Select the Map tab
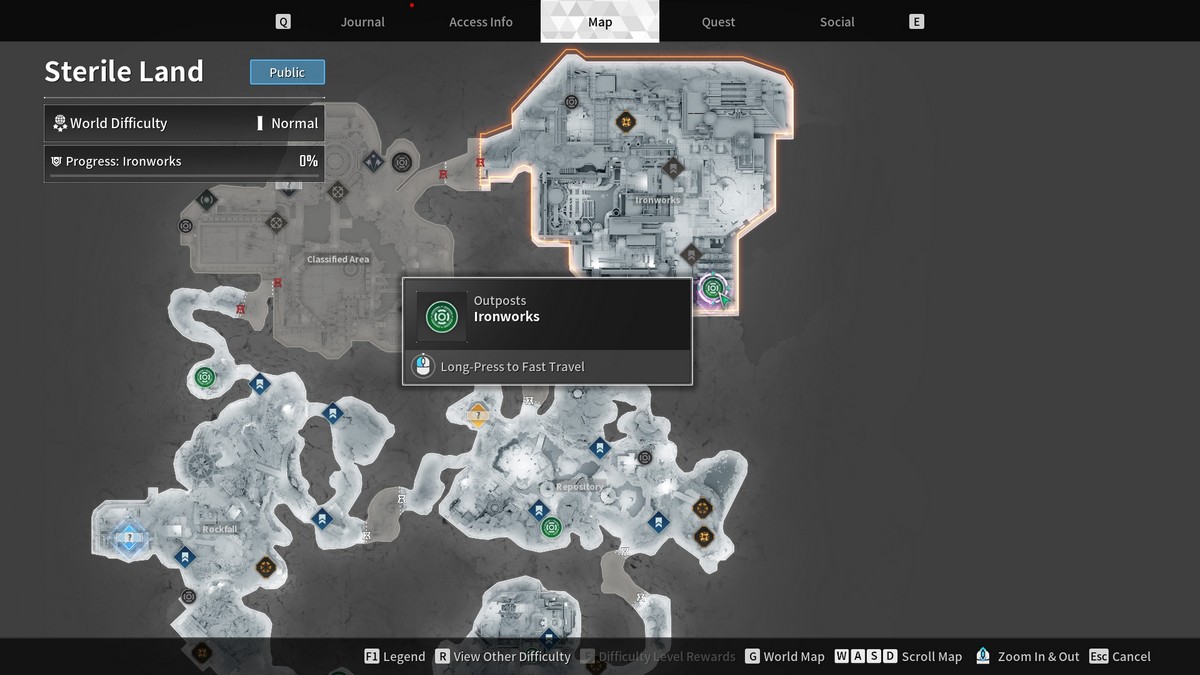 tap(600, 22)
